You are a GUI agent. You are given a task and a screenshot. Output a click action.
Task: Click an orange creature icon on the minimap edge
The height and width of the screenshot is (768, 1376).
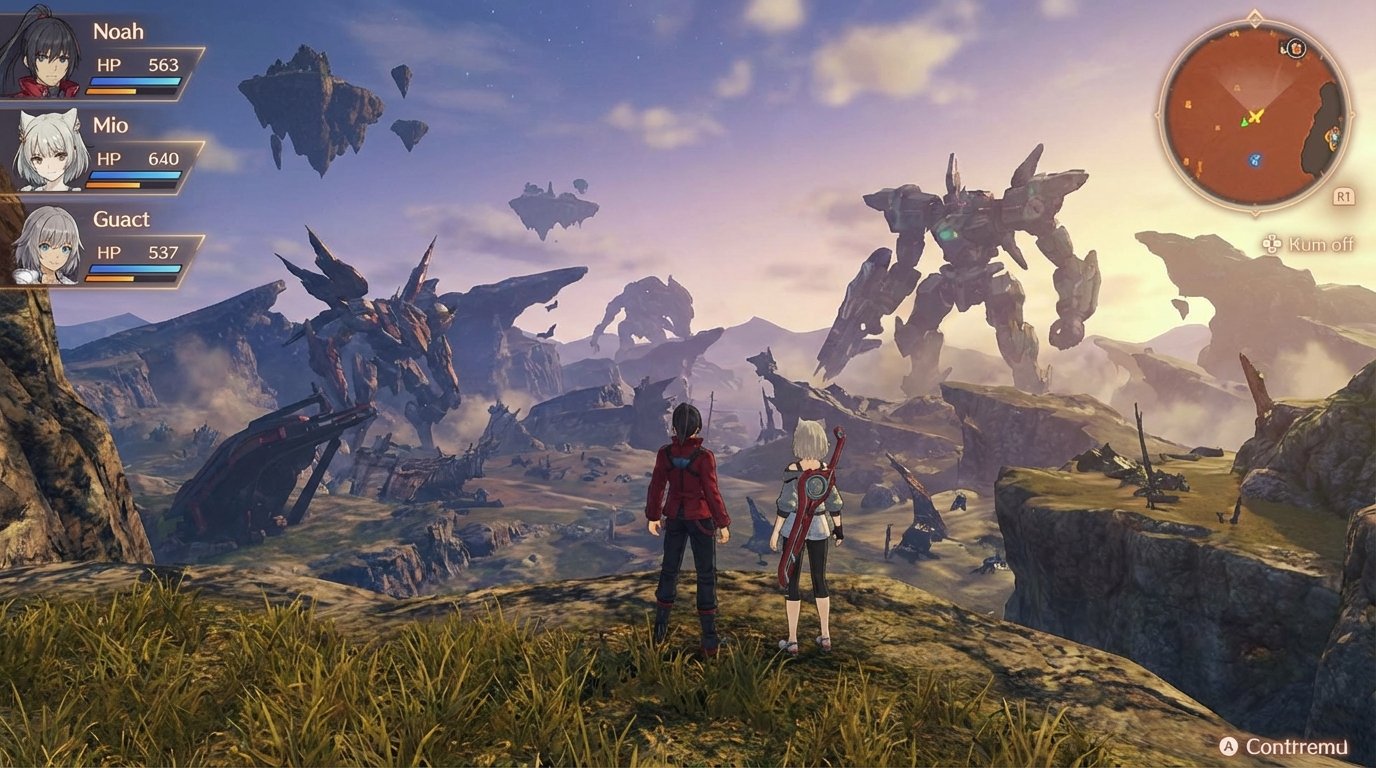[1333, 137]
